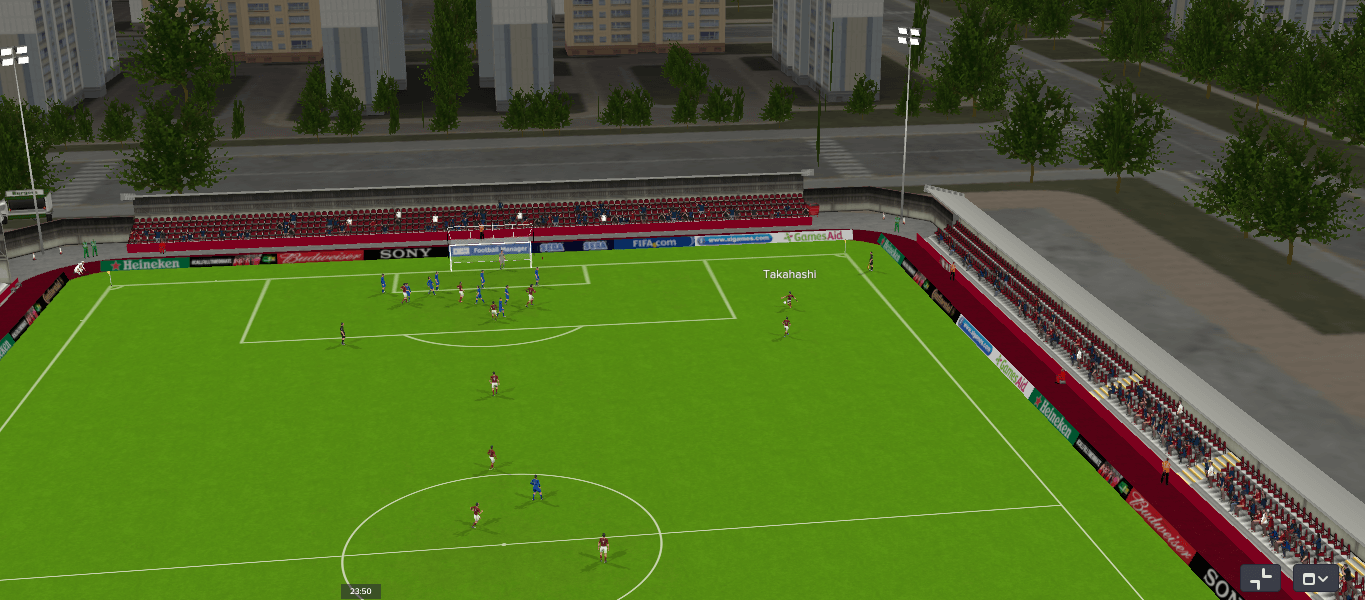The image size is (1365, 600).
Task: Open the view options dropdown with the chevron
Action: pos(1316,578)
